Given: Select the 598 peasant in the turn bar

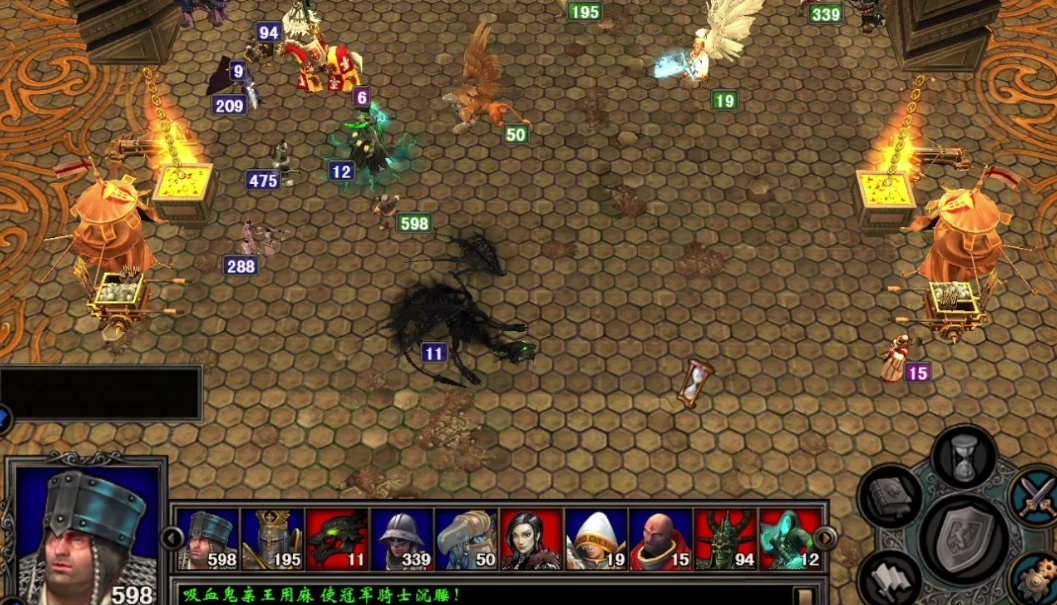Looking at the screenshot, I should point(207,539).
